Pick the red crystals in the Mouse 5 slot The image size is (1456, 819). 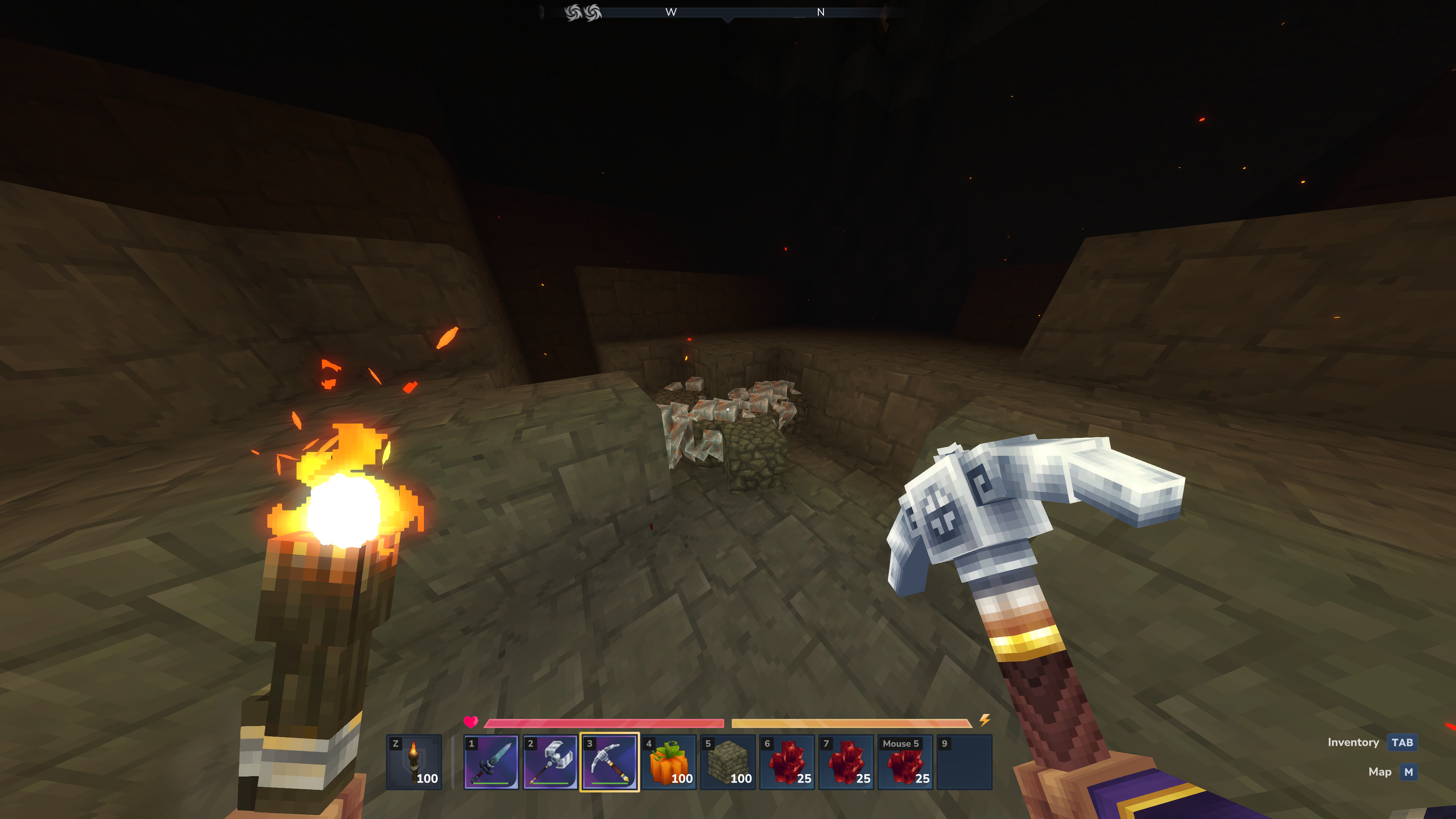(905, 761)
